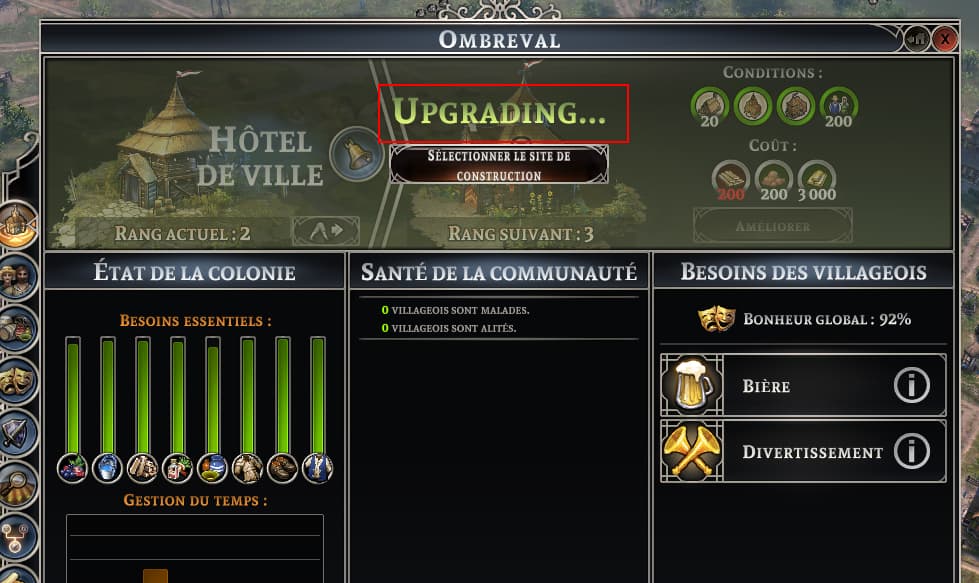979x583 pixels.
Task: Click the house icon beside the close button
Action: (918, 40)
